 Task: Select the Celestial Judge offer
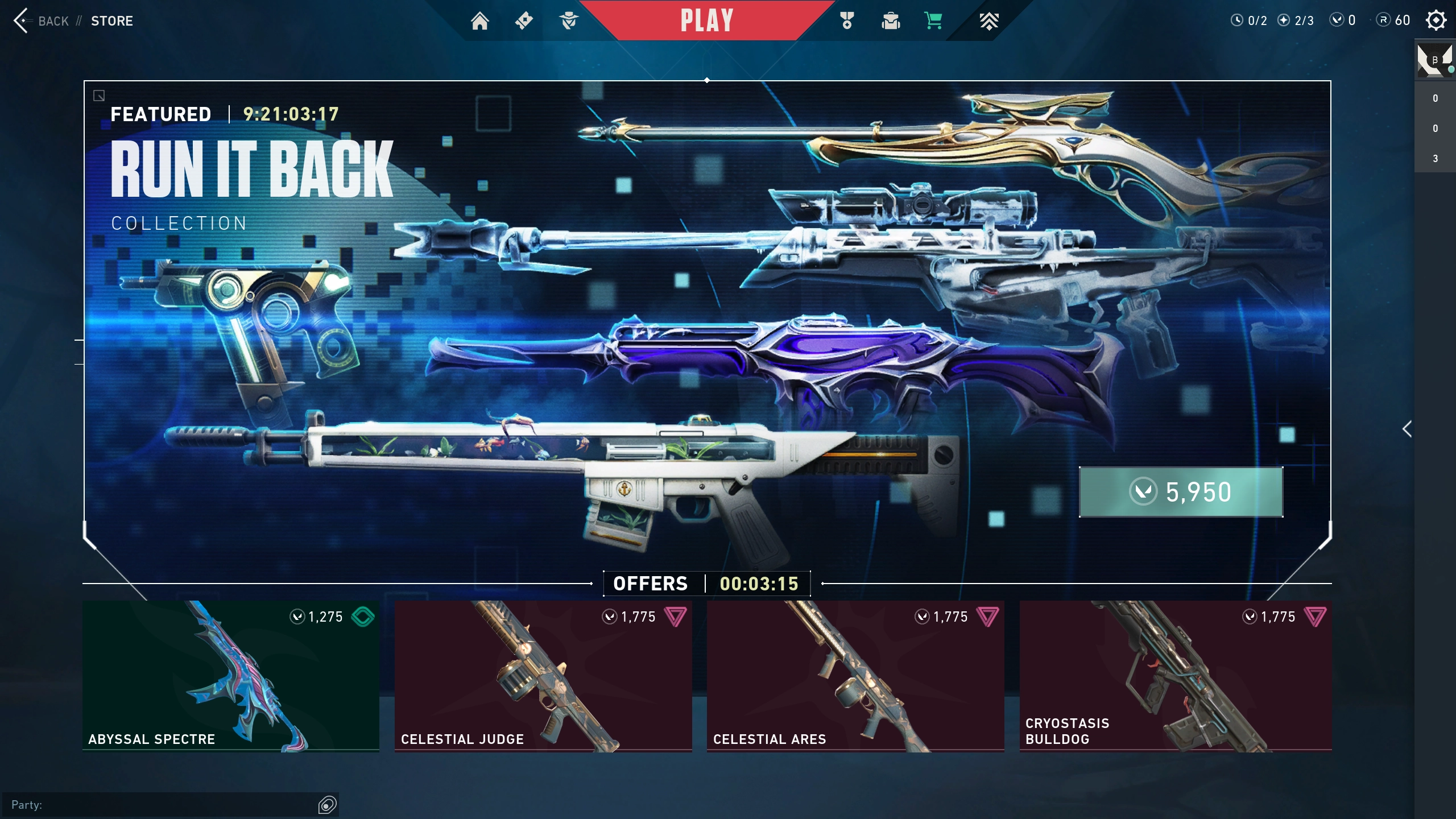tap(543, 676)
